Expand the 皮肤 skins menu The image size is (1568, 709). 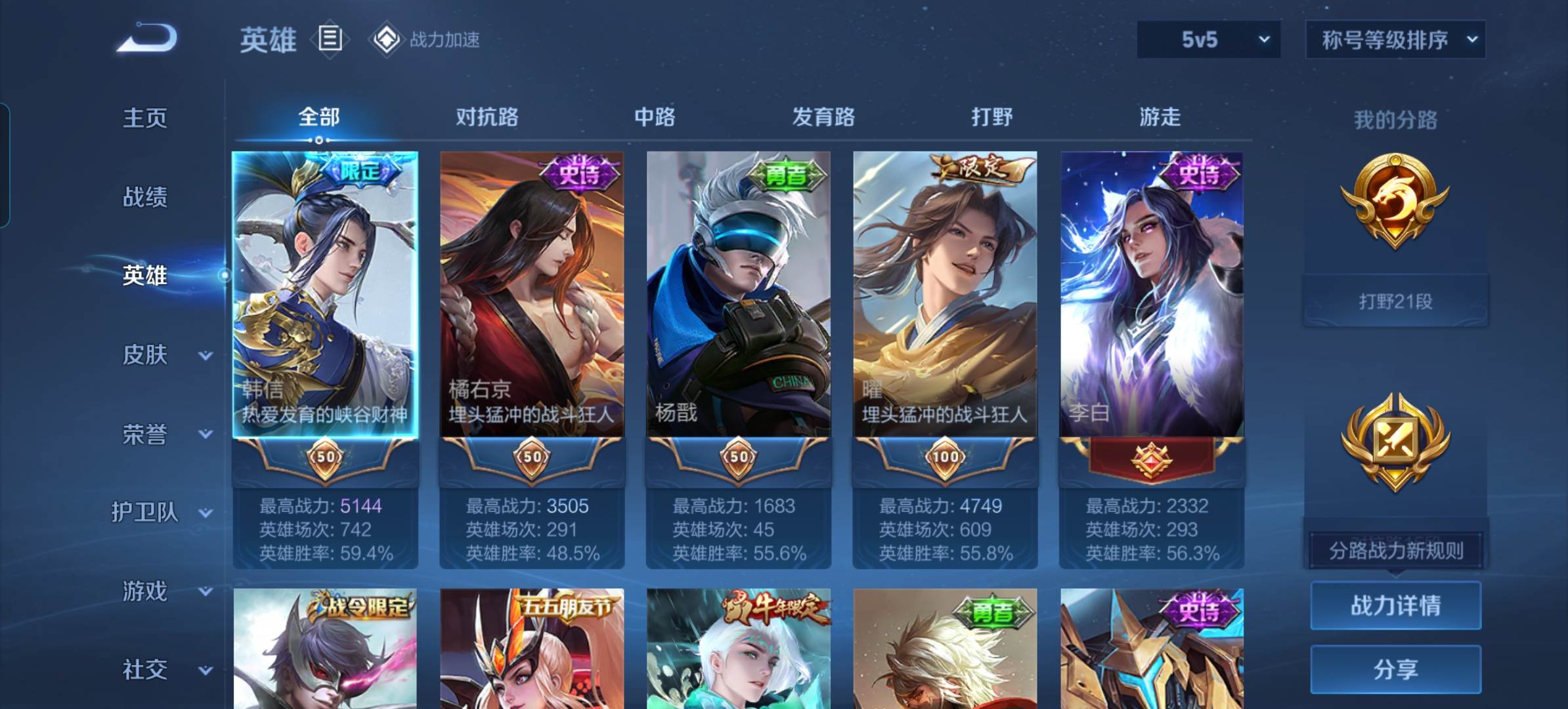point(146,355)
